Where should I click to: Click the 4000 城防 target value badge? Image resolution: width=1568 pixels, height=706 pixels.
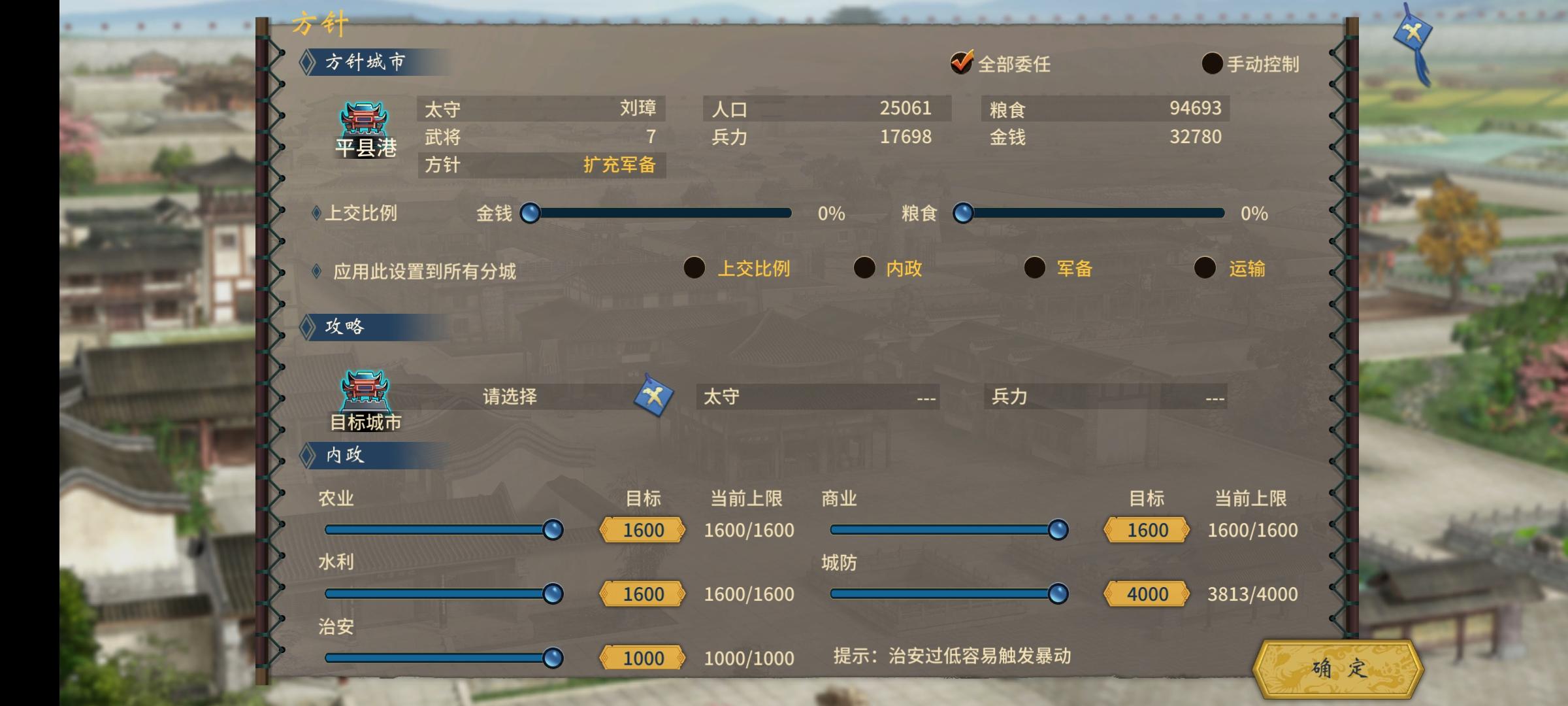[x=1147, y=594]
